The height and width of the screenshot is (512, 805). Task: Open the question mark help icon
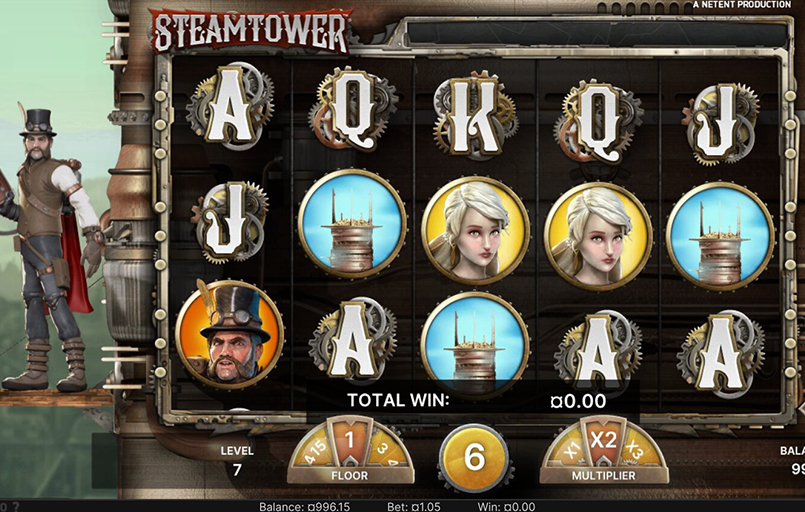16,506
